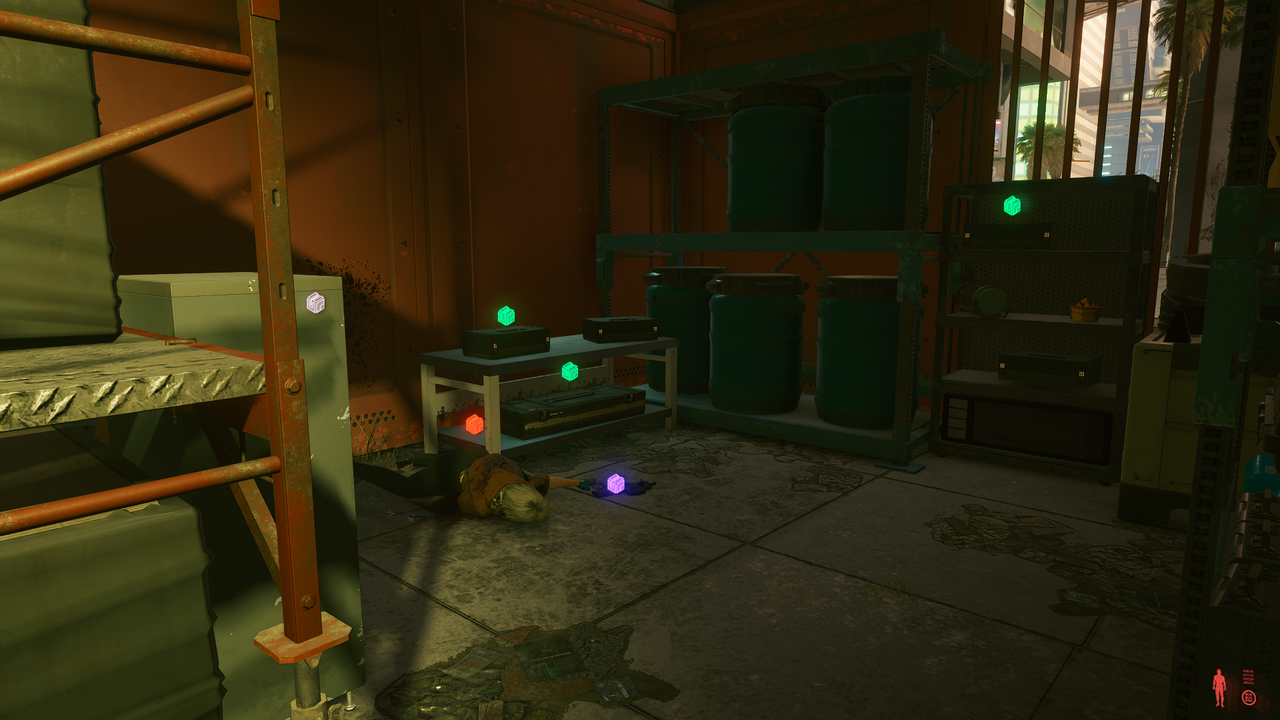
Task: Click the red human figure HUD icon
Action: 1219,688
